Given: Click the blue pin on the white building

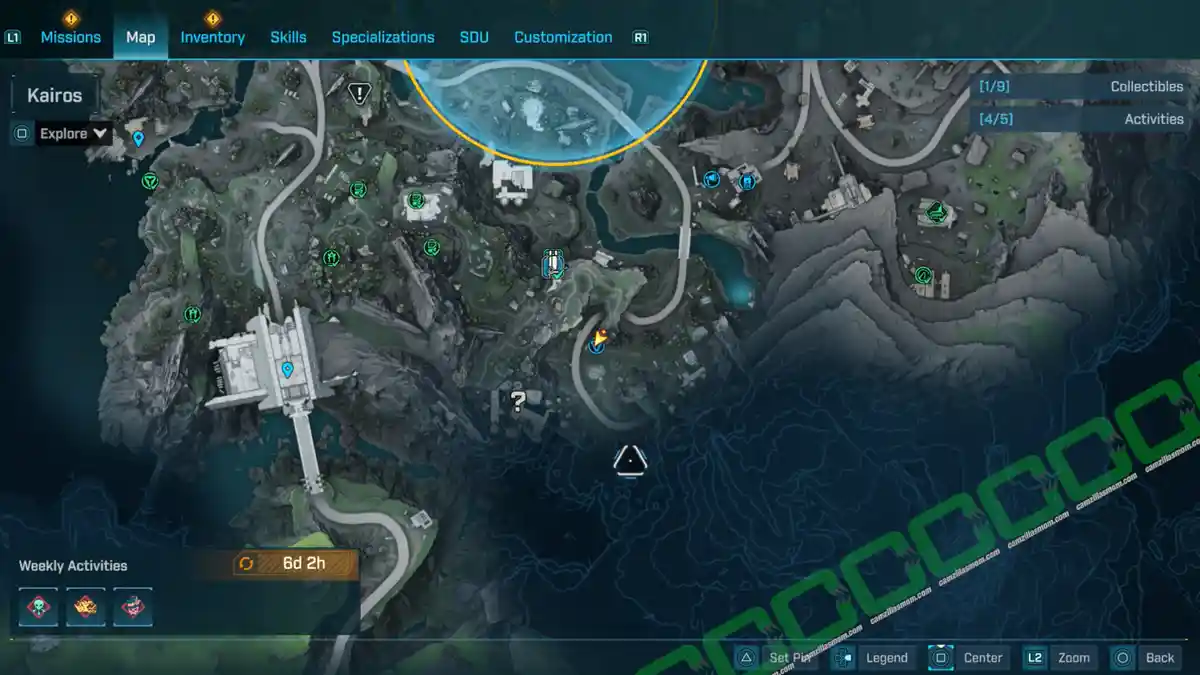Looking at the screenshot, I should click(x=287, y=370).
